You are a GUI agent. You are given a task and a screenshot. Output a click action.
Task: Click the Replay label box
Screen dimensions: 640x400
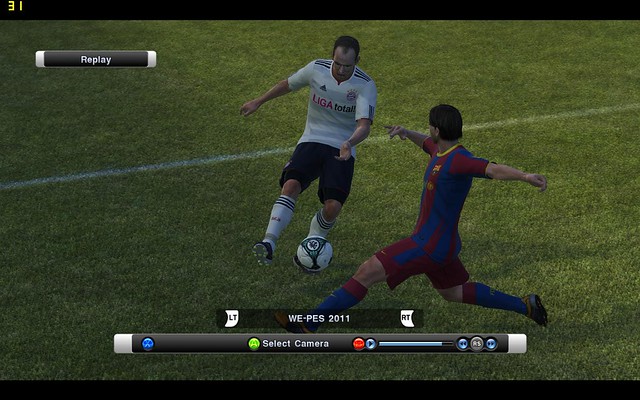(x=96, y=60)
